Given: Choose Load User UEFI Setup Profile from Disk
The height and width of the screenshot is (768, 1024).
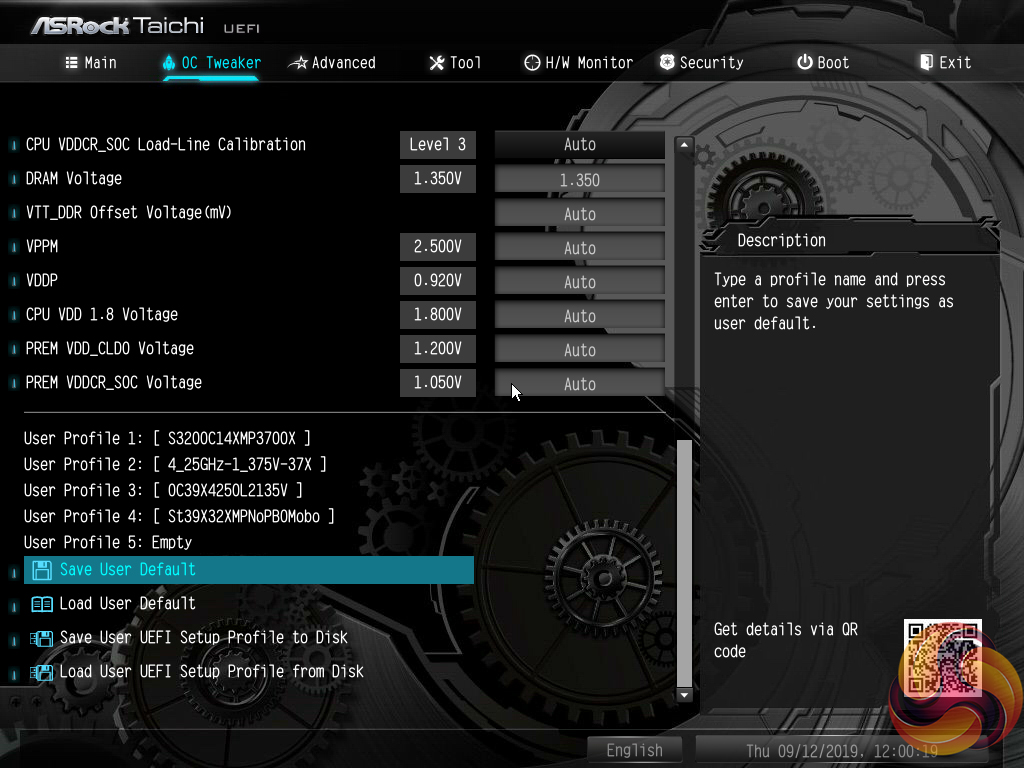Looking at the screenshot, I should coord(211,672).
